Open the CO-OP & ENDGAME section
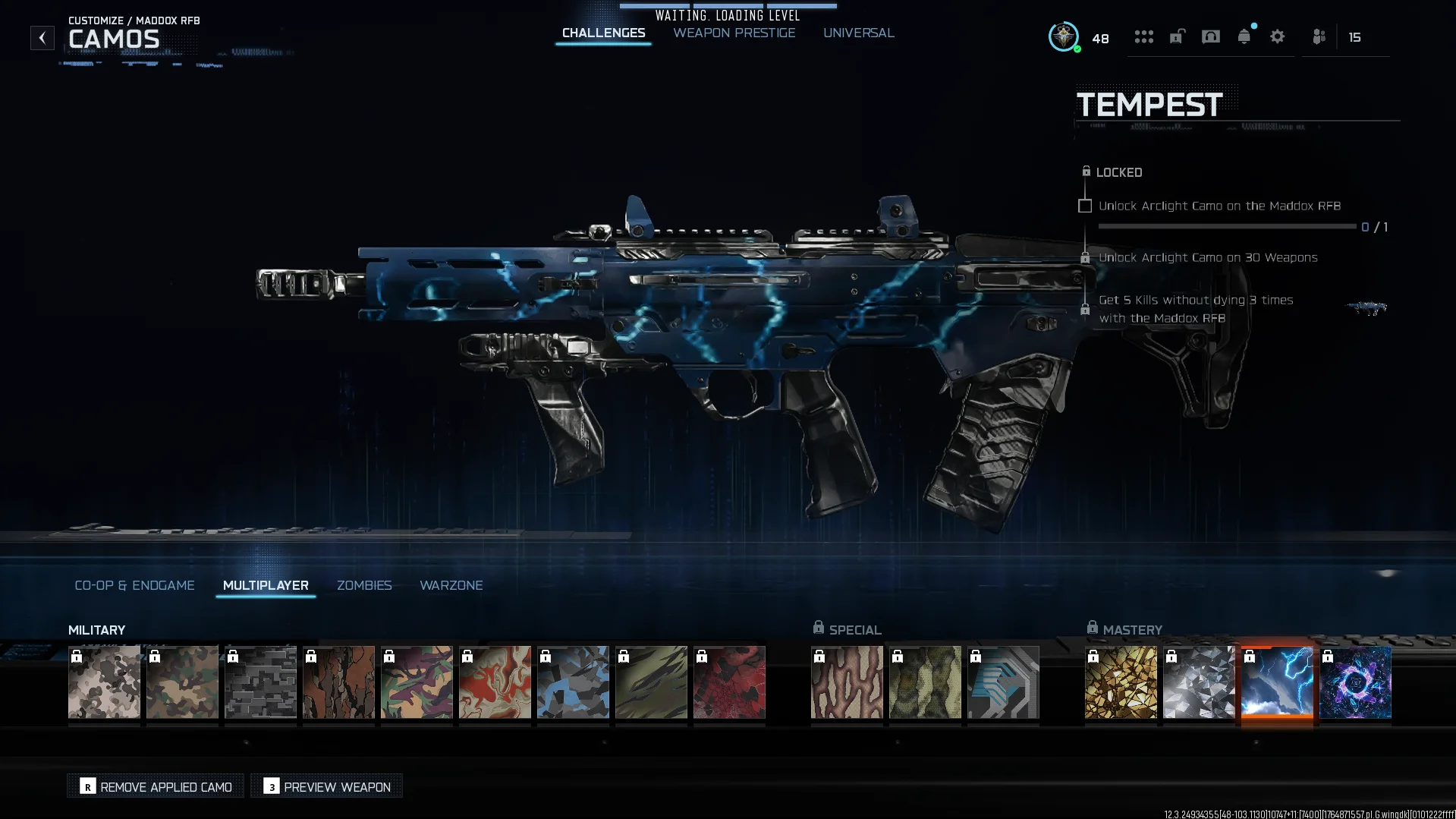Screen dimensions: 1456x819 pos(134,585)
